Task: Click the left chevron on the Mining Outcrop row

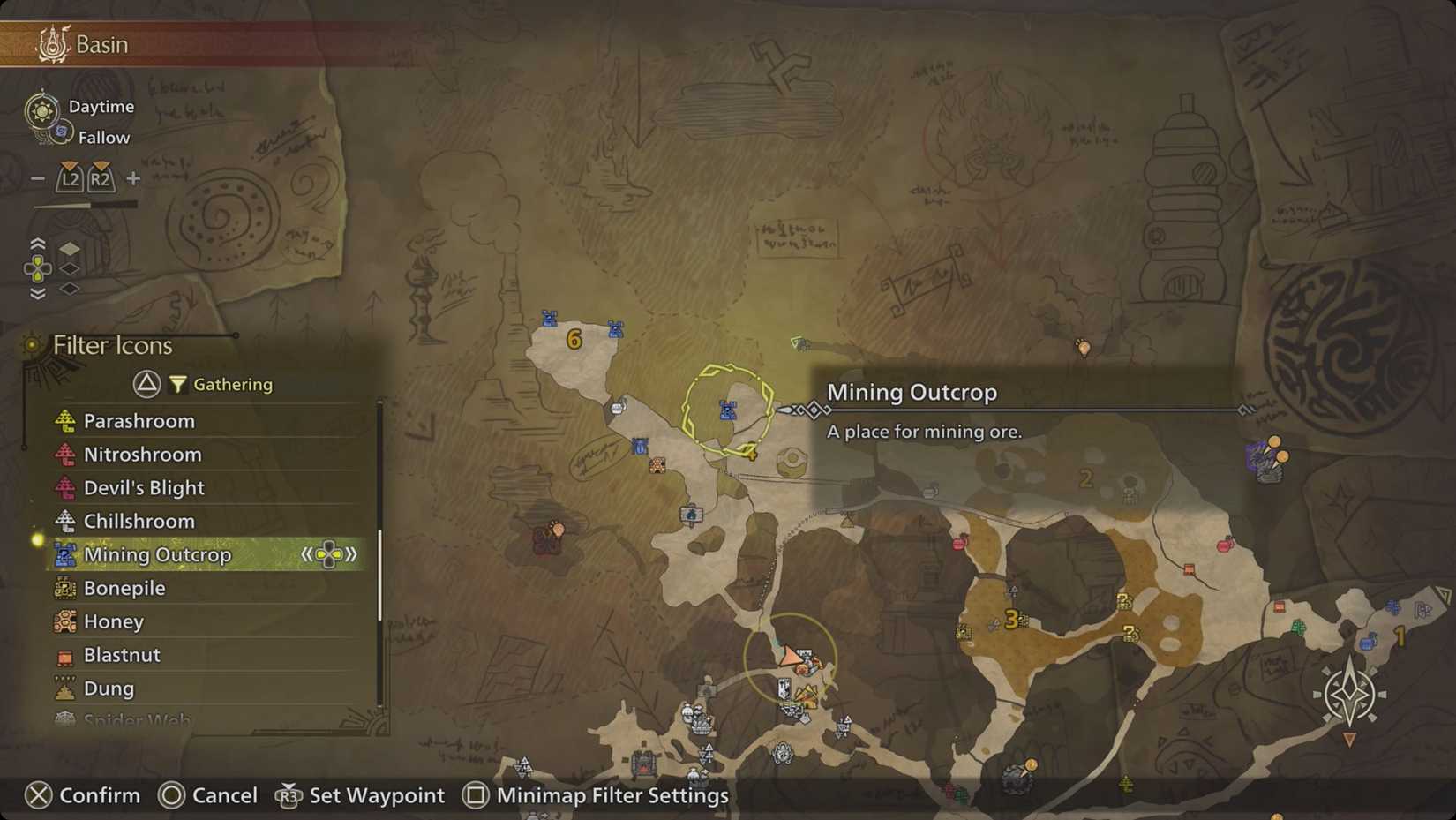Action: click(x=307, y=554)
